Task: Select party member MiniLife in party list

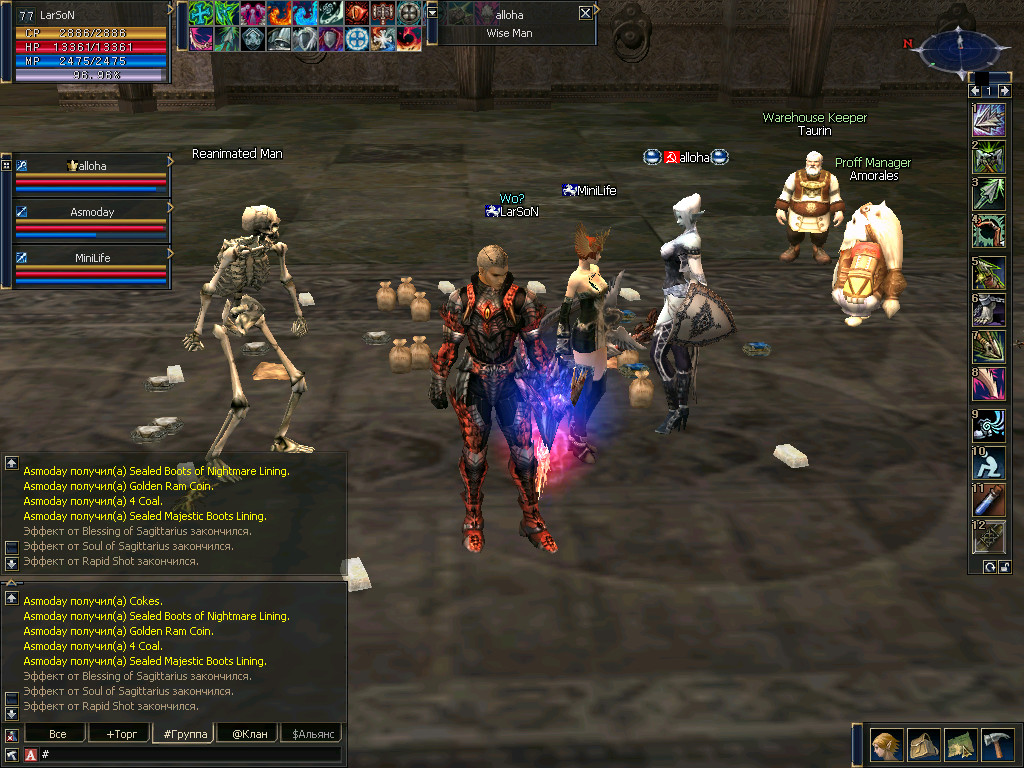Action: 92,258
